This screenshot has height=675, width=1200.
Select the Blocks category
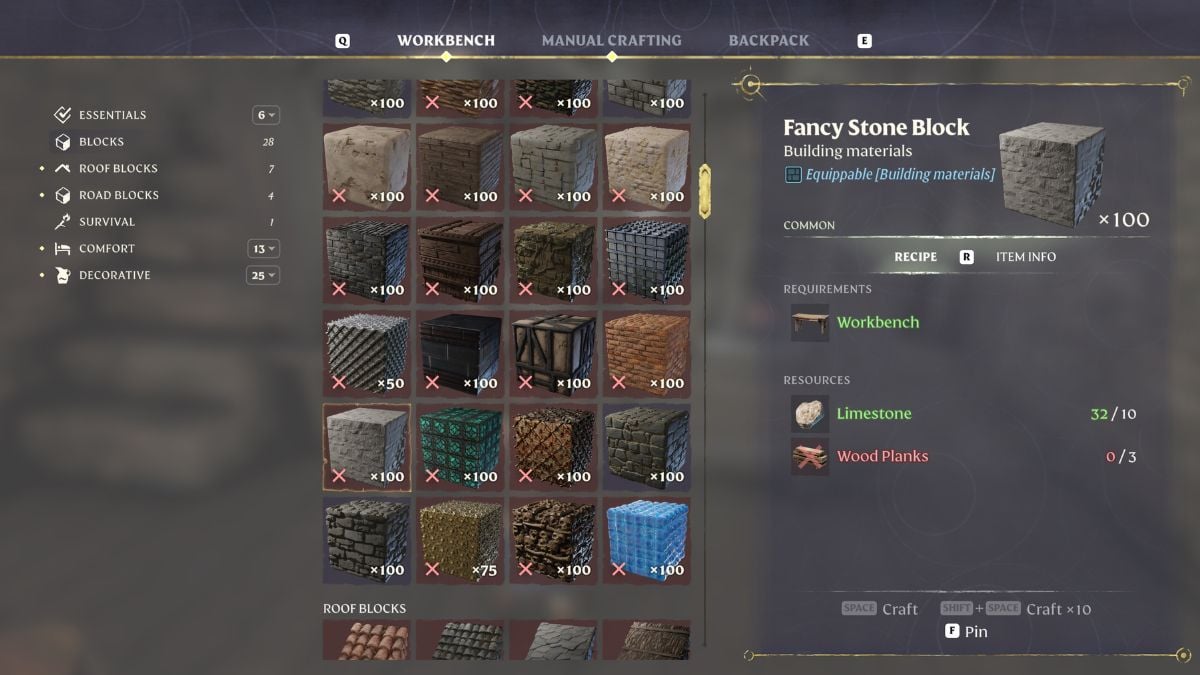tap(101, 142)
